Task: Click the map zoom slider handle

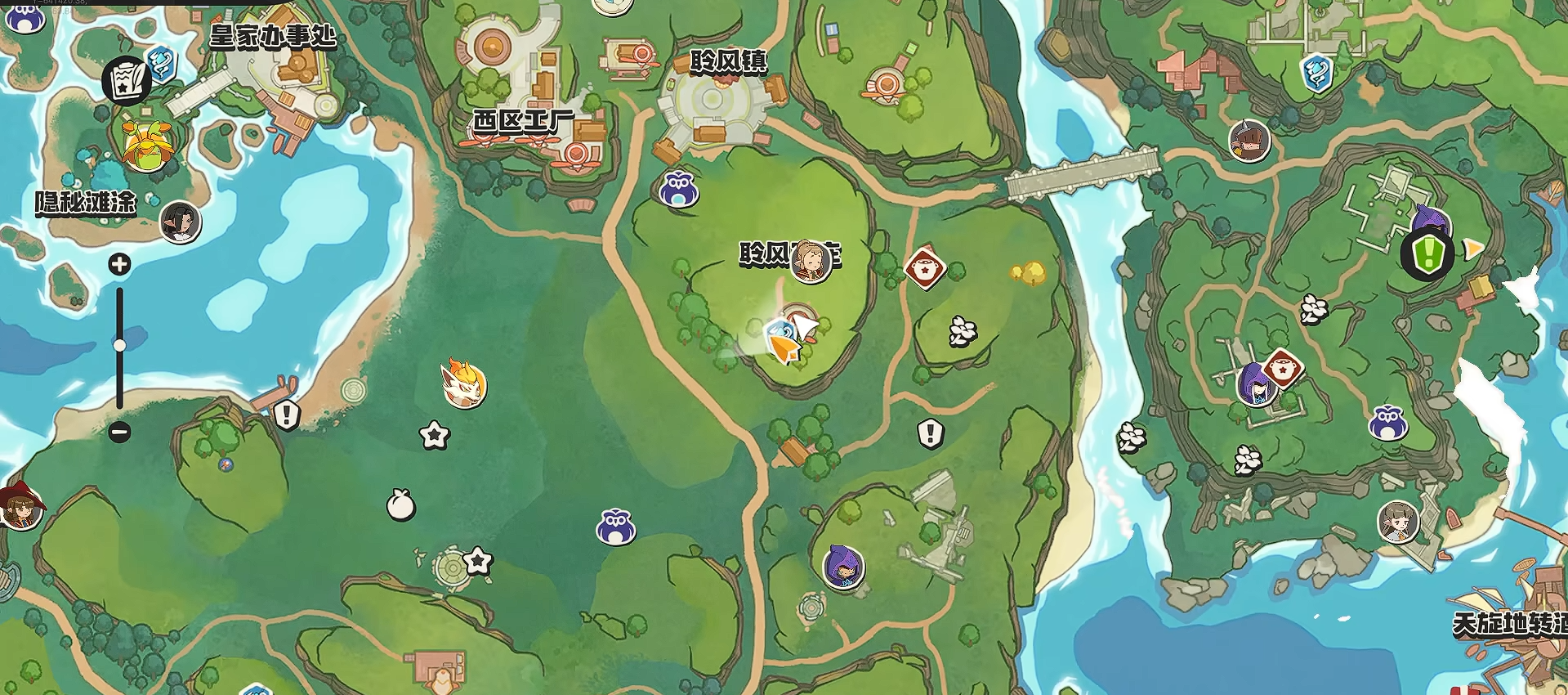Action: click(x=119, y=345)
